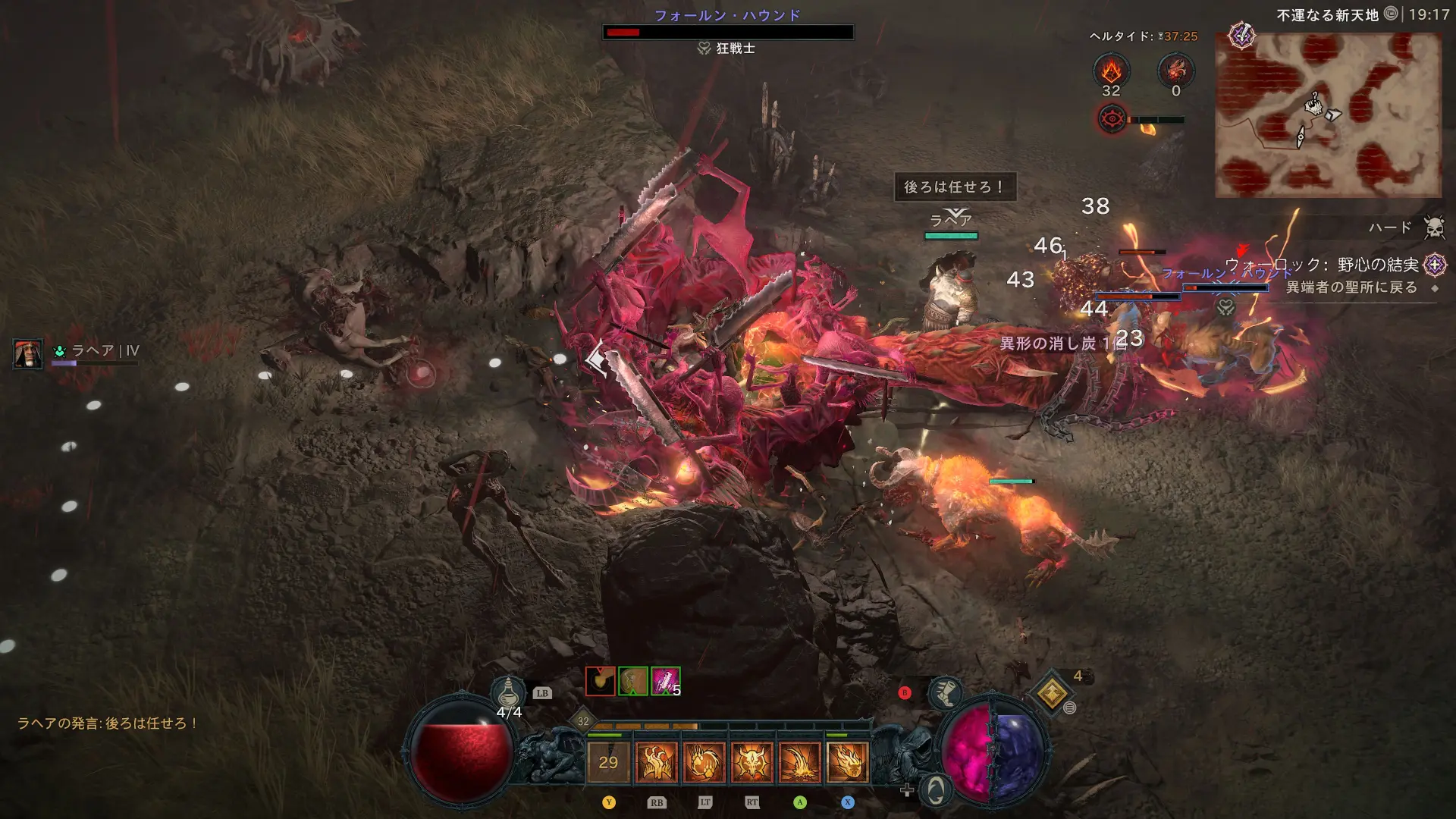This screenshot has width=1456, height=819.
Task: Inspect the red-bordered shield debuff icon
Action: pos(600,681)
